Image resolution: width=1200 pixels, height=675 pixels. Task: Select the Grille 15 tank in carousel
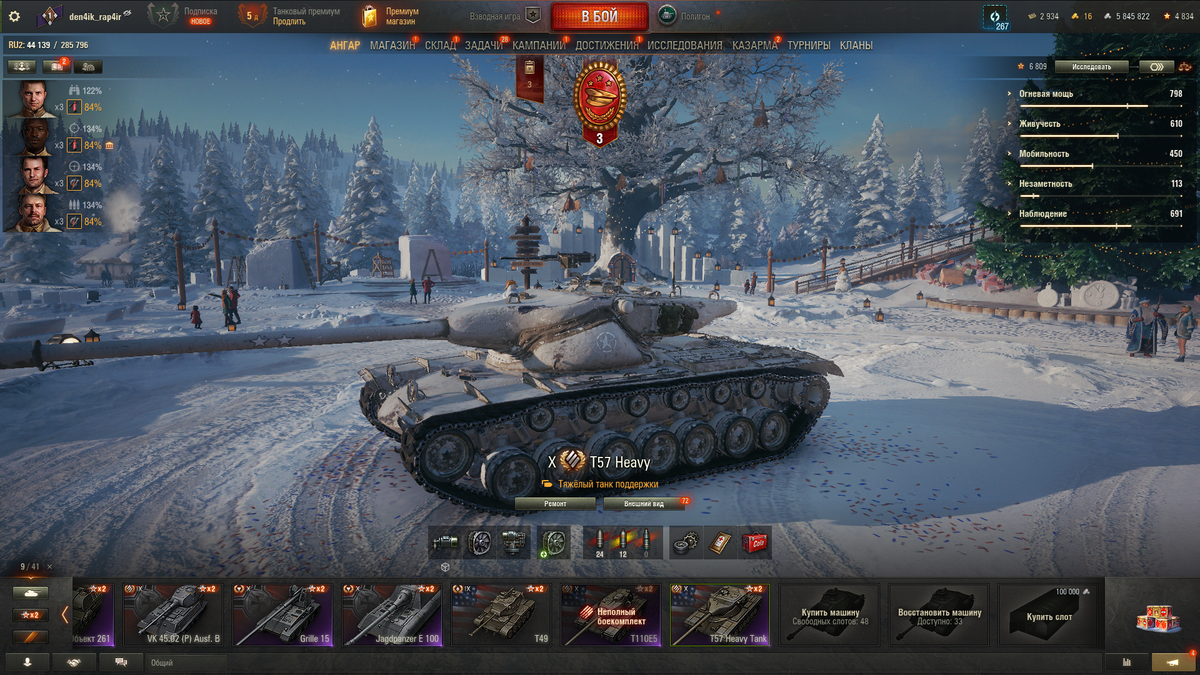pyautogui.click(x=281, y=614)
